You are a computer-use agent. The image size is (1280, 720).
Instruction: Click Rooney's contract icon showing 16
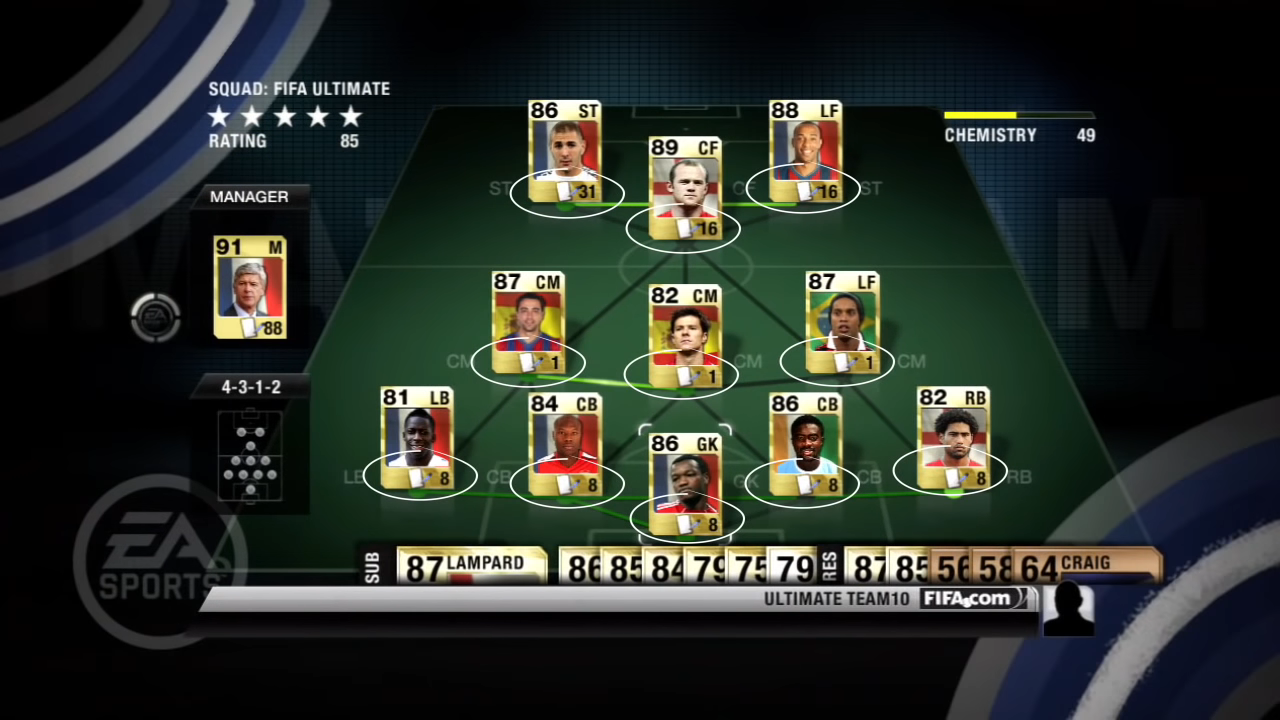click(x=684, y=229)
